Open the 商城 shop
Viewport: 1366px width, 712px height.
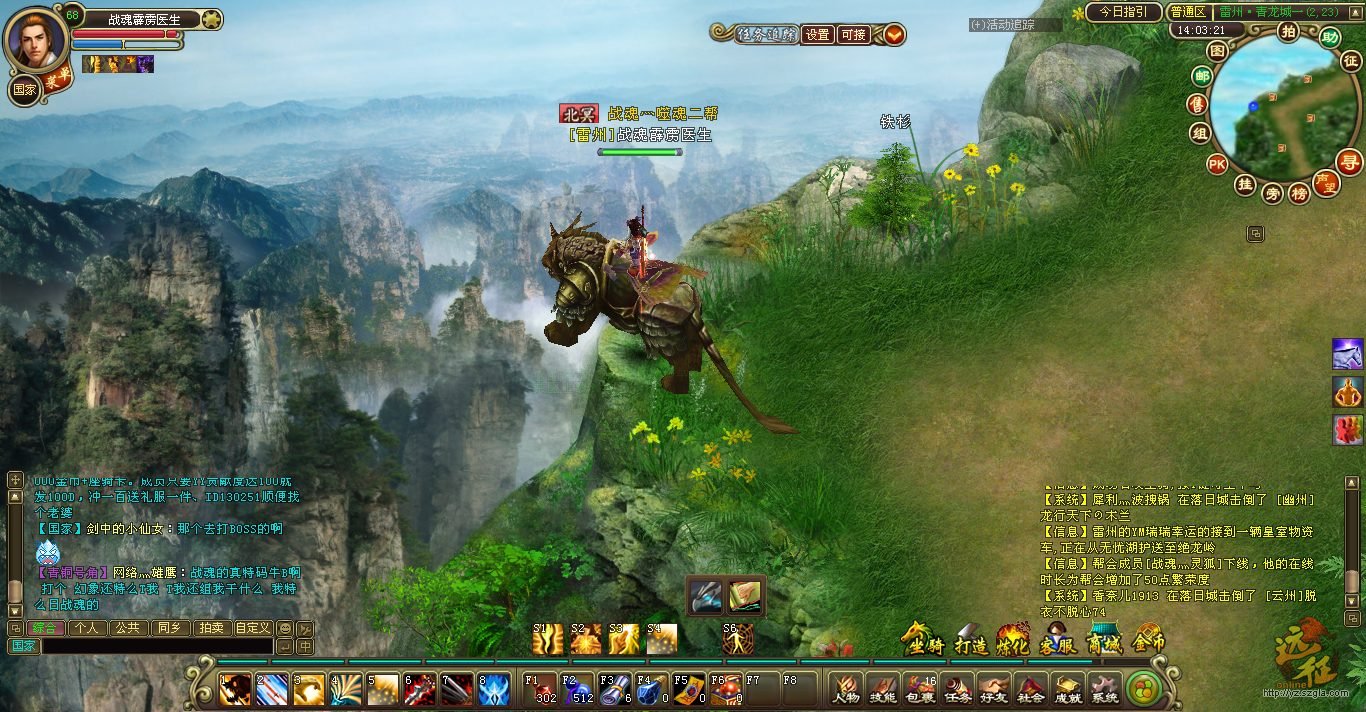(x=1104, y=641)
